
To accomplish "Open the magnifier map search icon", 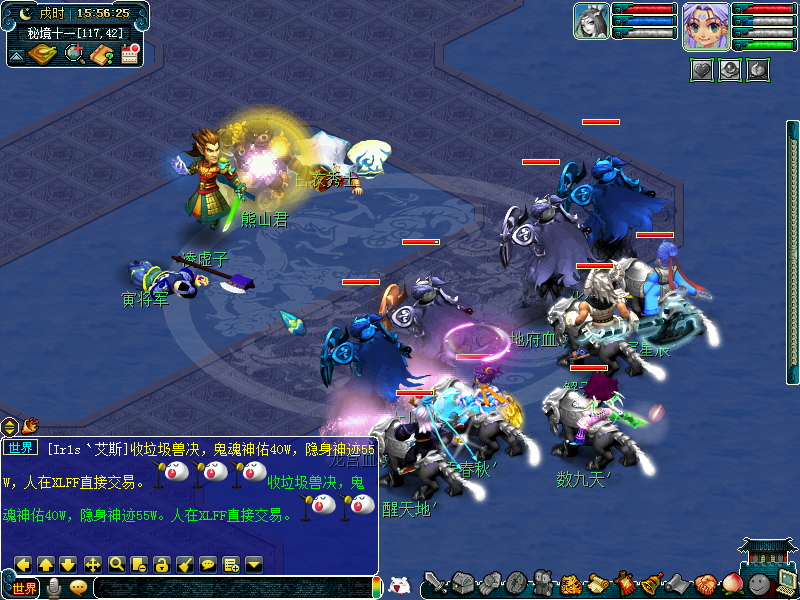I will pyautogui.click(x=74, y=54).
